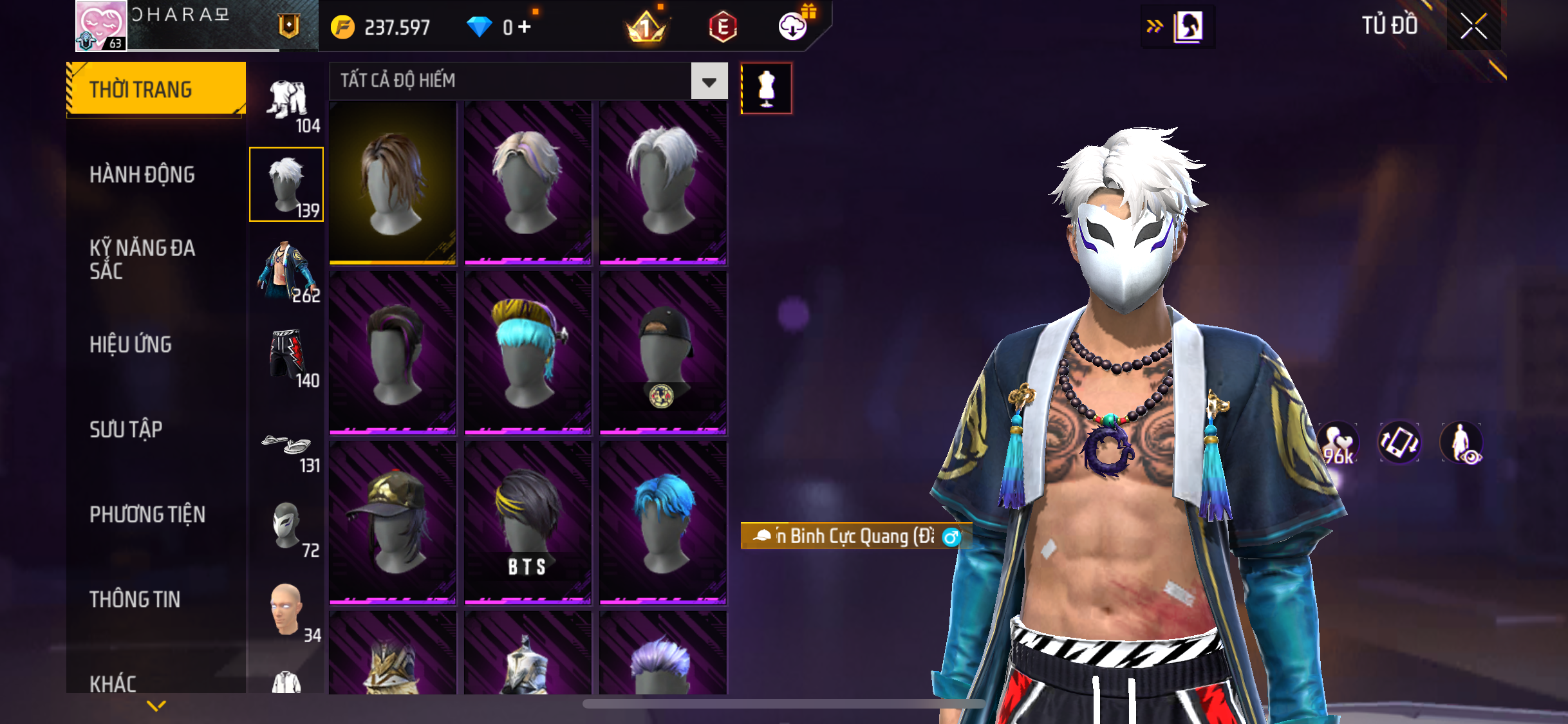Viewport: 1568px width, 724px height.
Task: Select the blue spiky hair item
Action: point(663,523)
